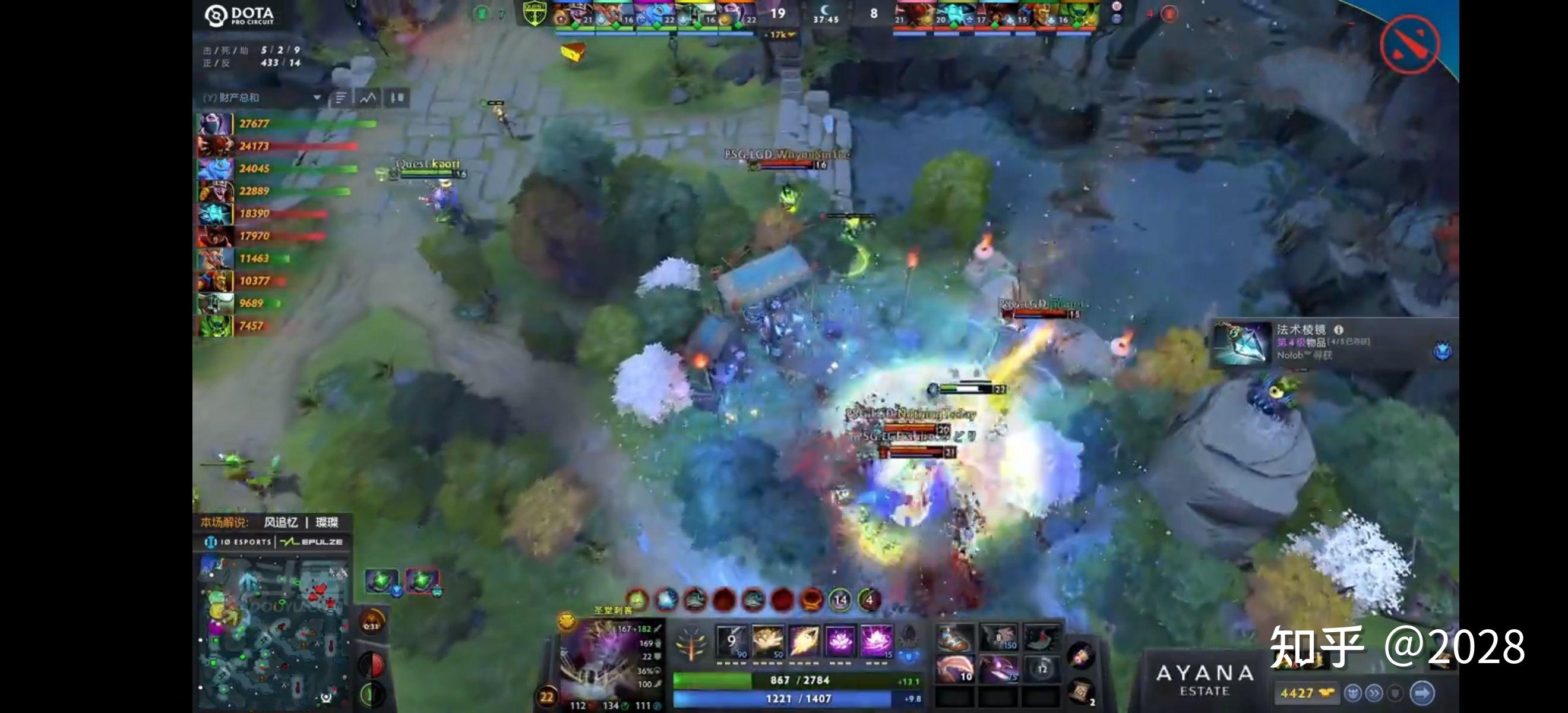Select the top net worth row showing 27677

tap(286, 124)
